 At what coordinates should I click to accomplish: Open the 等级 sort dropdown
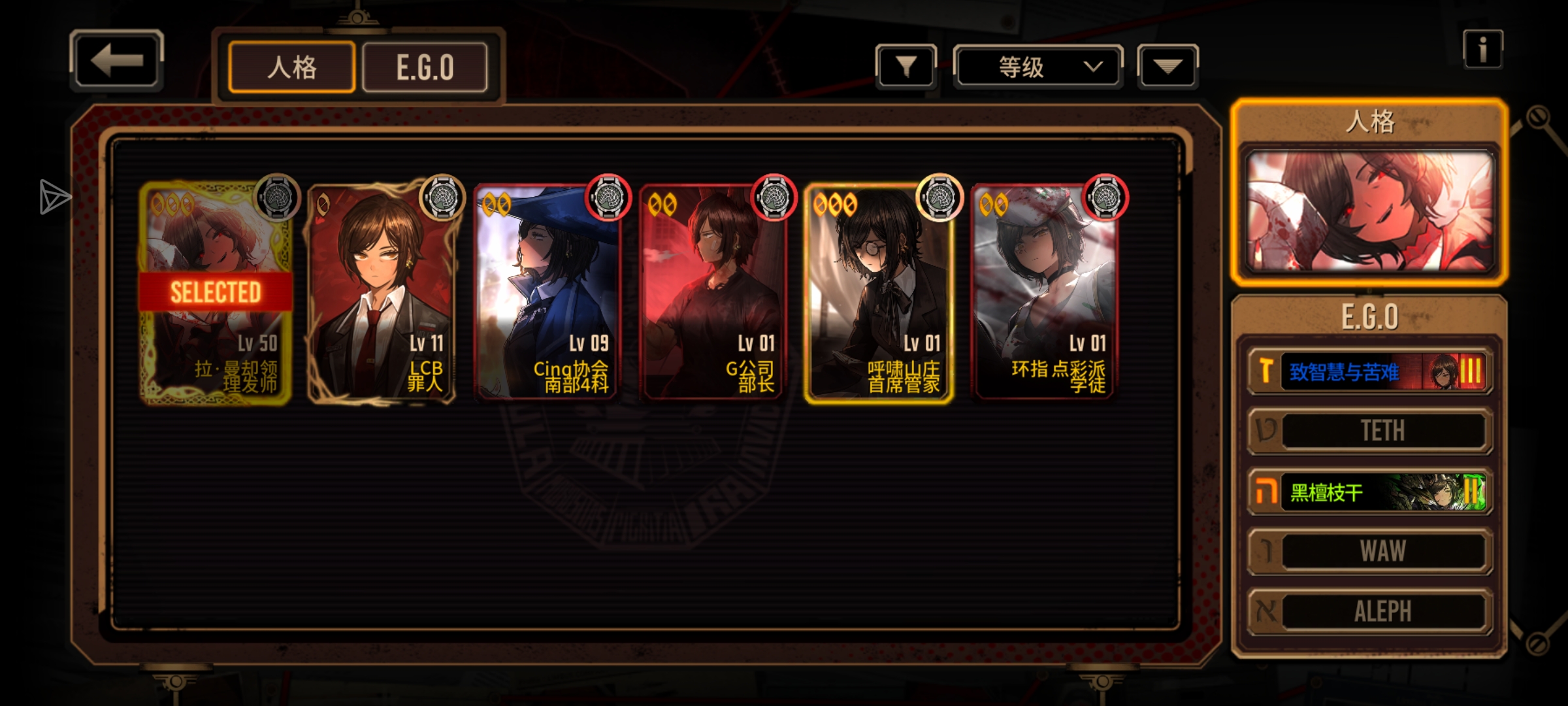tap(1037, 67)
